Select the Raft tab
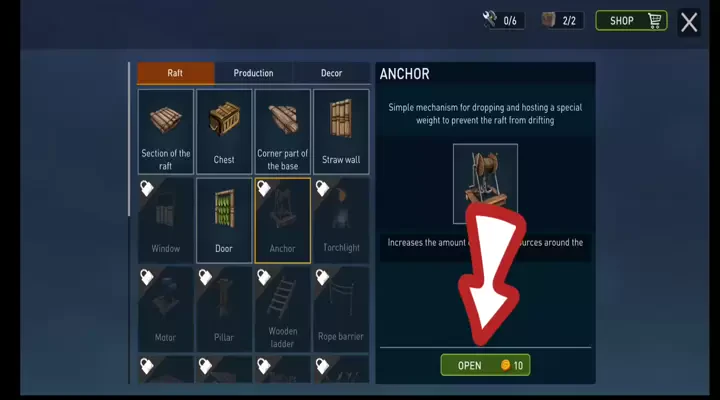Viewport: 720px width, 400px height. click(175, 73)
